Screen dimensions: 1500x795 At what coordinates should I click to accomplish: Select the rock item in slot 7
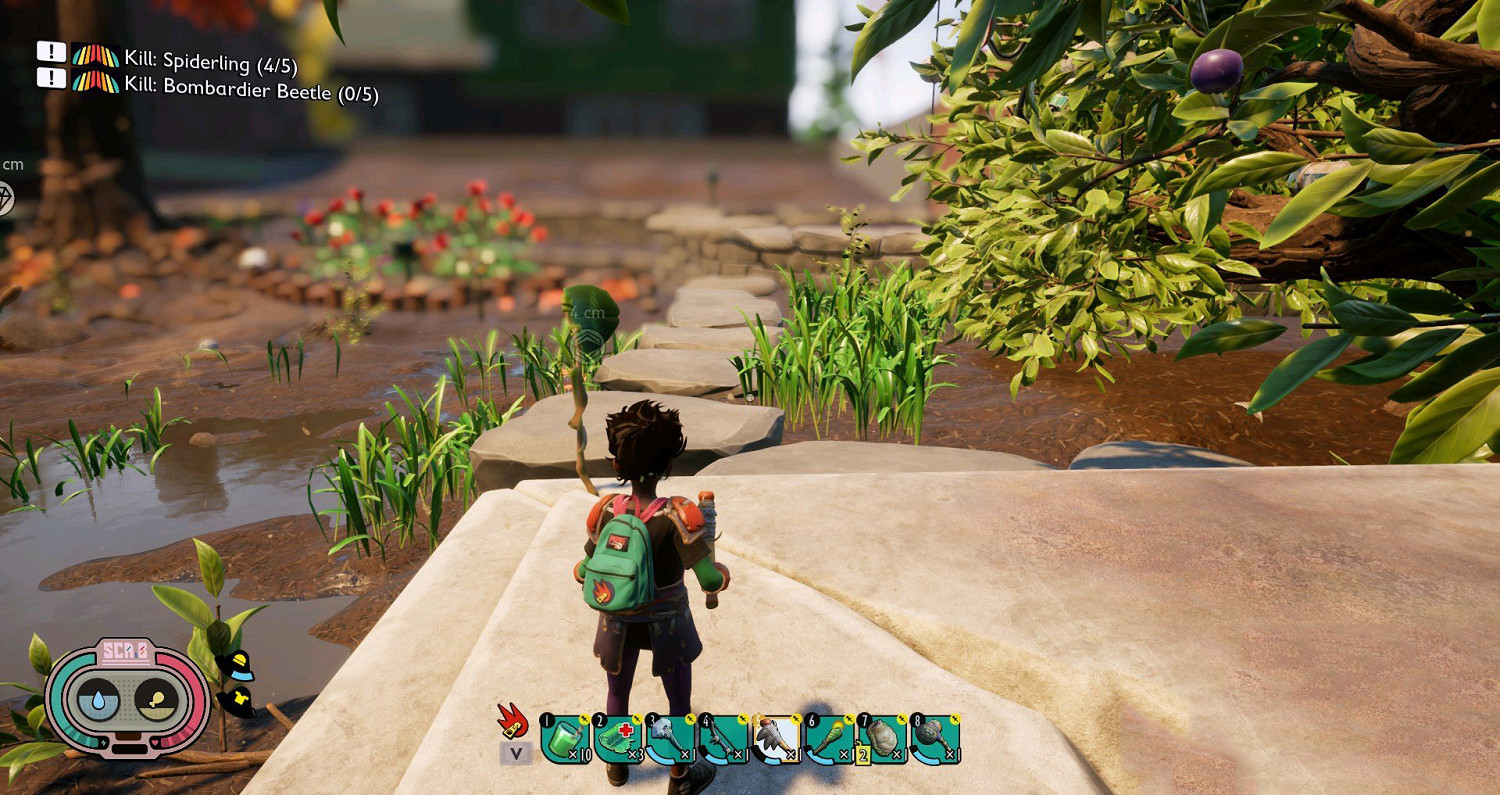(883, 741)
